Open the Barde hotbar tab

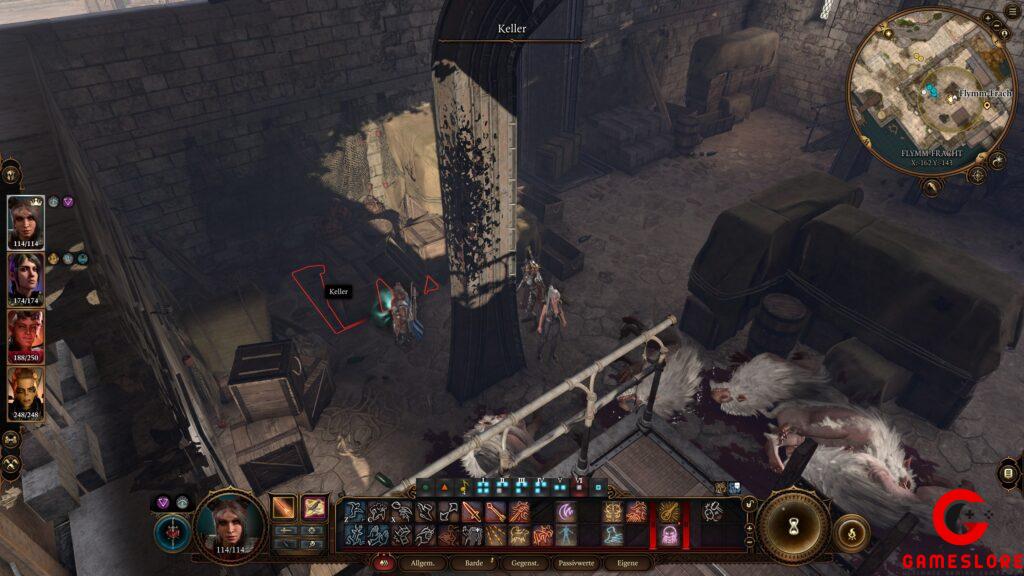tap(474, 563)
